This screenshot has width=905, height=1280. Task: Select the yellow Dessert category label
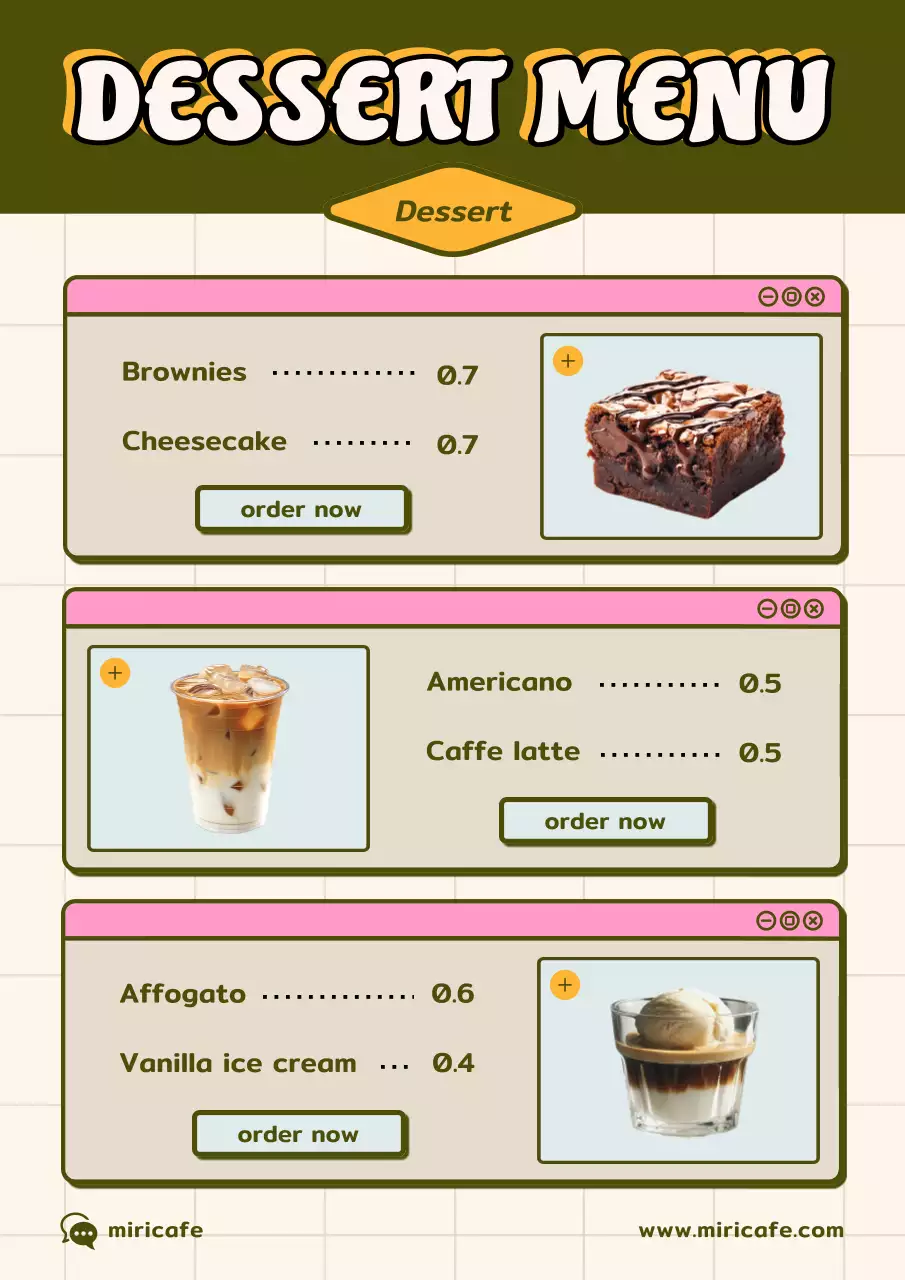click(453, 211)
